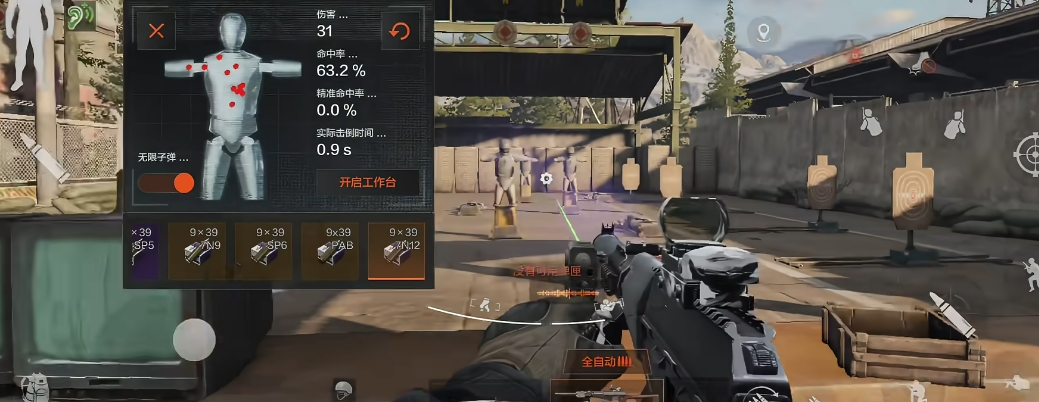Screen dimensions: 1039x402
Task: Select the 9×39 SP5 ammo slot
Action: coord(142,250)
